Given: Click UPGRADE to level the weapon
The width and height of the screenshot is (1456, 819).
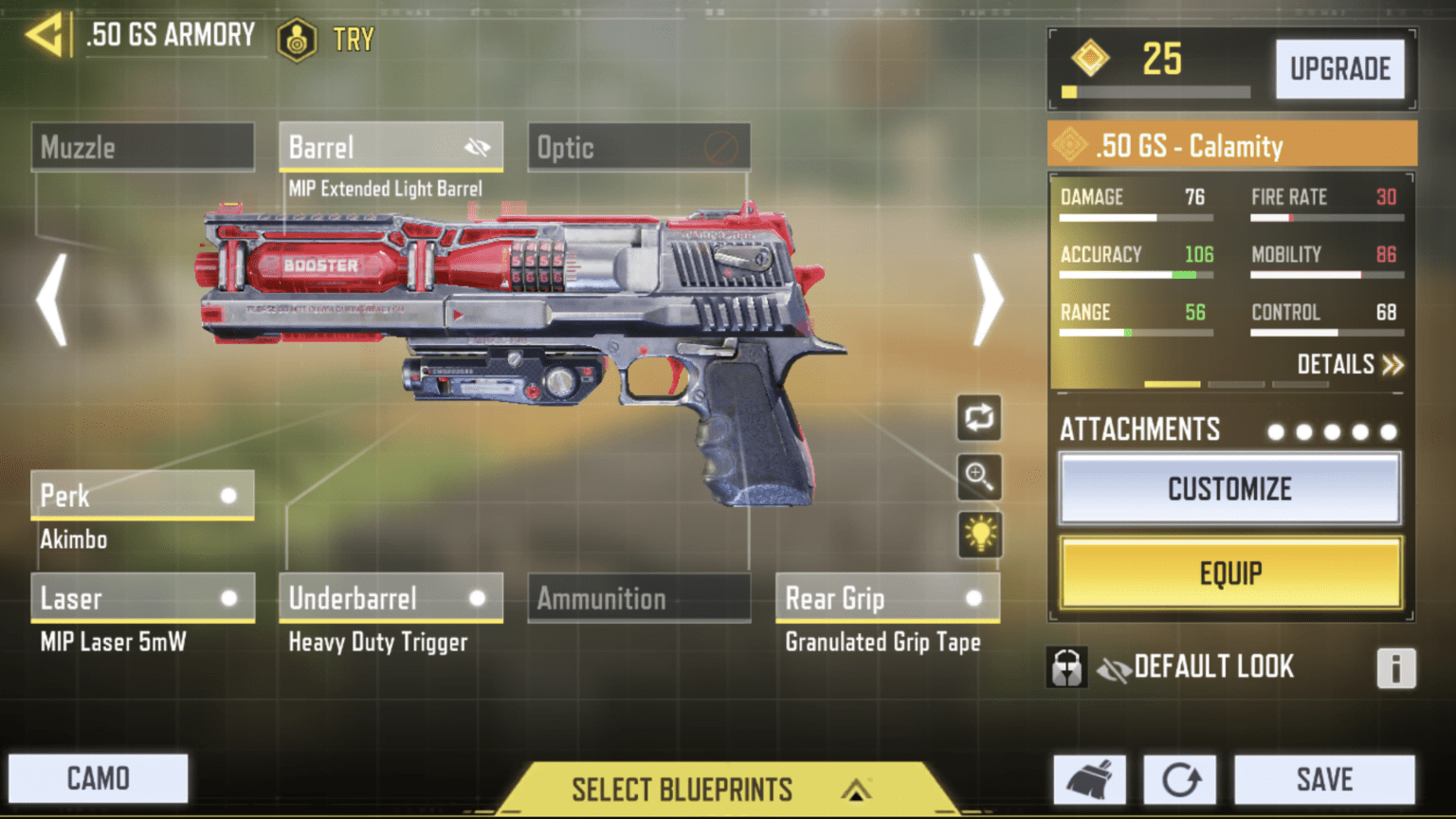Looking at the screenshot, I should (1341, 68).
